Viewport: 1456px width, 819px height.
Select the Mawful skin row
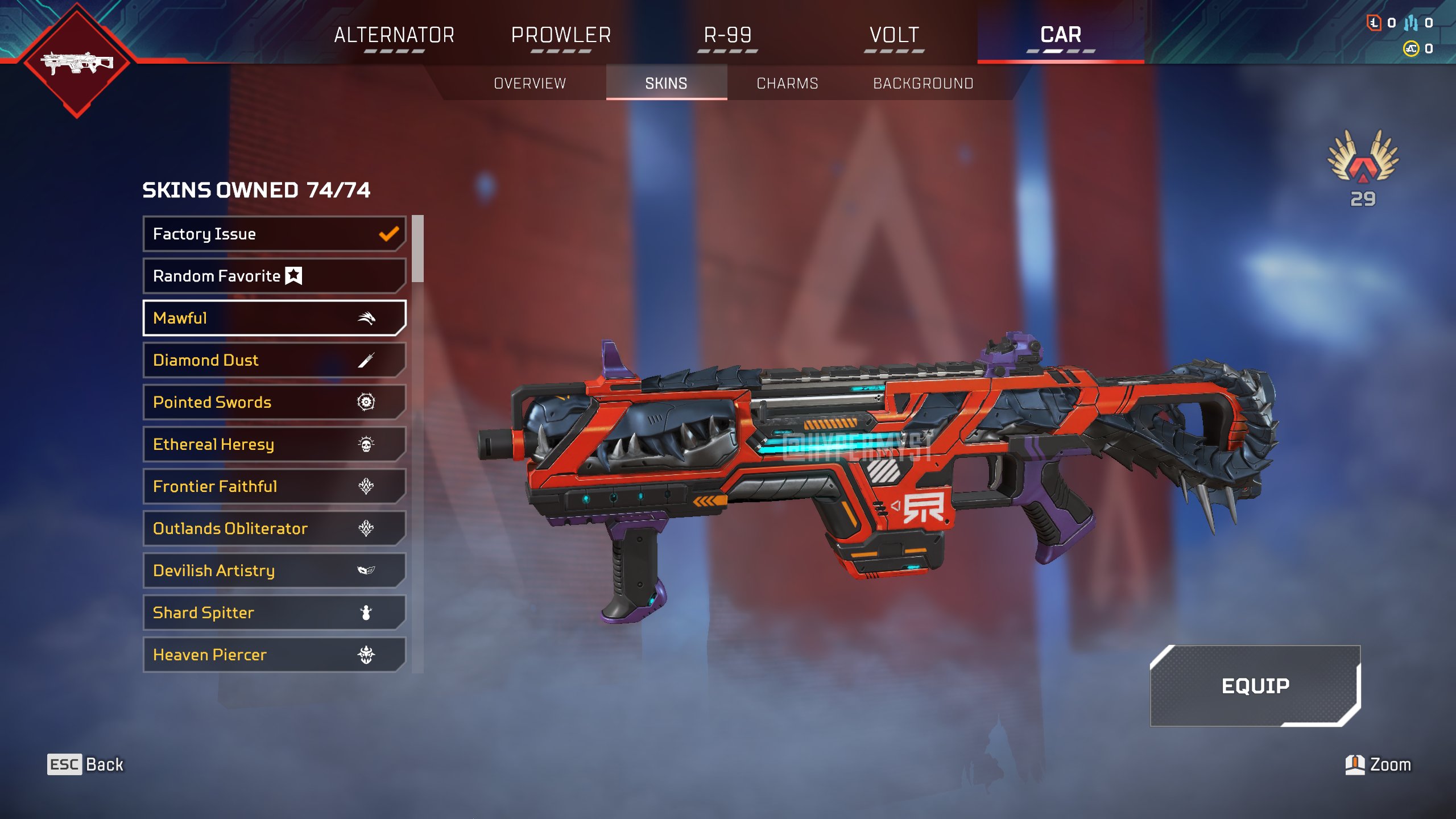pyautogui.click(x=274, y=318)
